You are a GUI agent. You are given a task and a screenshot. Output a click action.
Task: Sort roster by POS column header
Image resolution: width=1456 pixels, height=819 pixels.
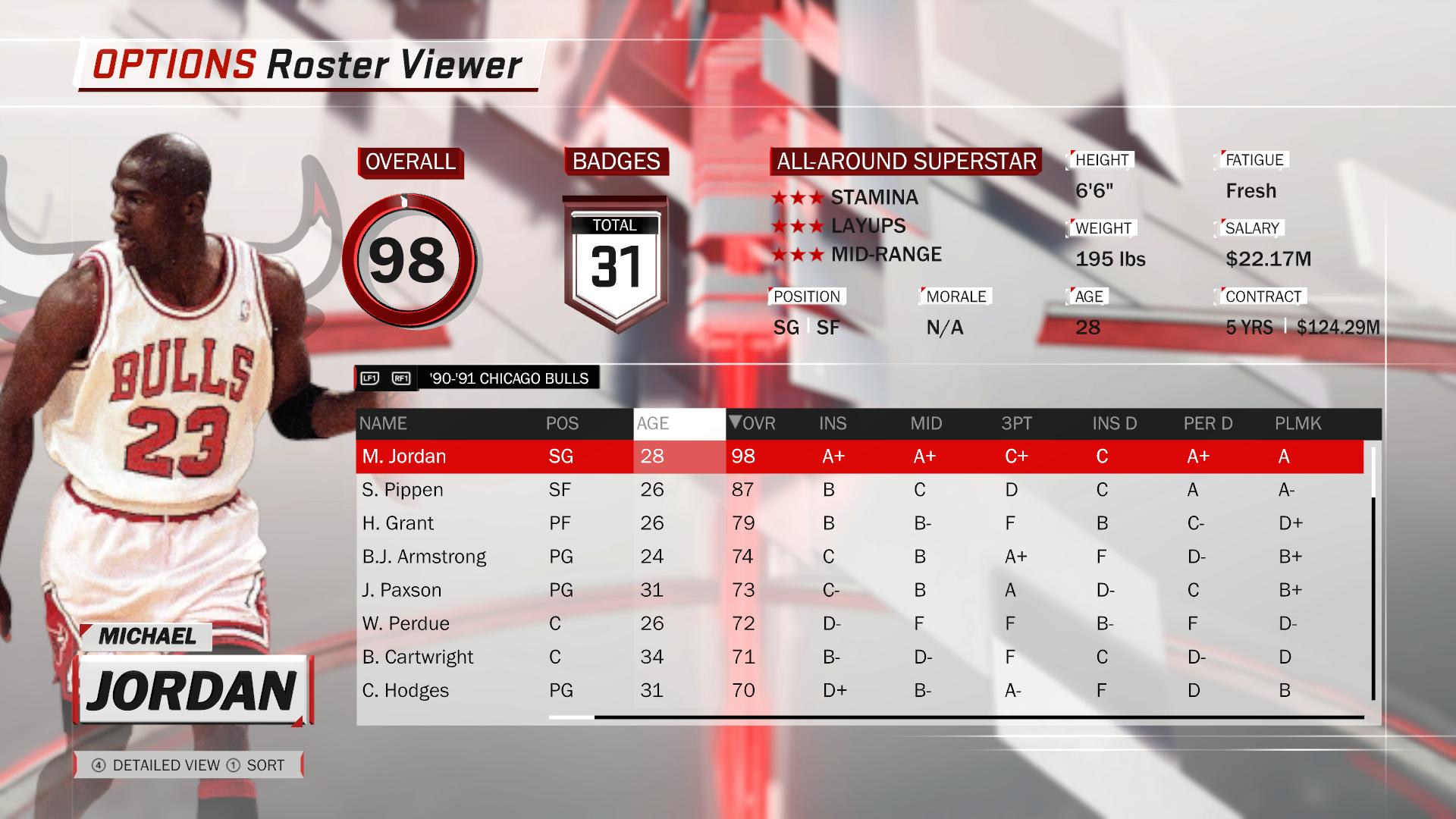pyautogui.click(x=562, y=424)
